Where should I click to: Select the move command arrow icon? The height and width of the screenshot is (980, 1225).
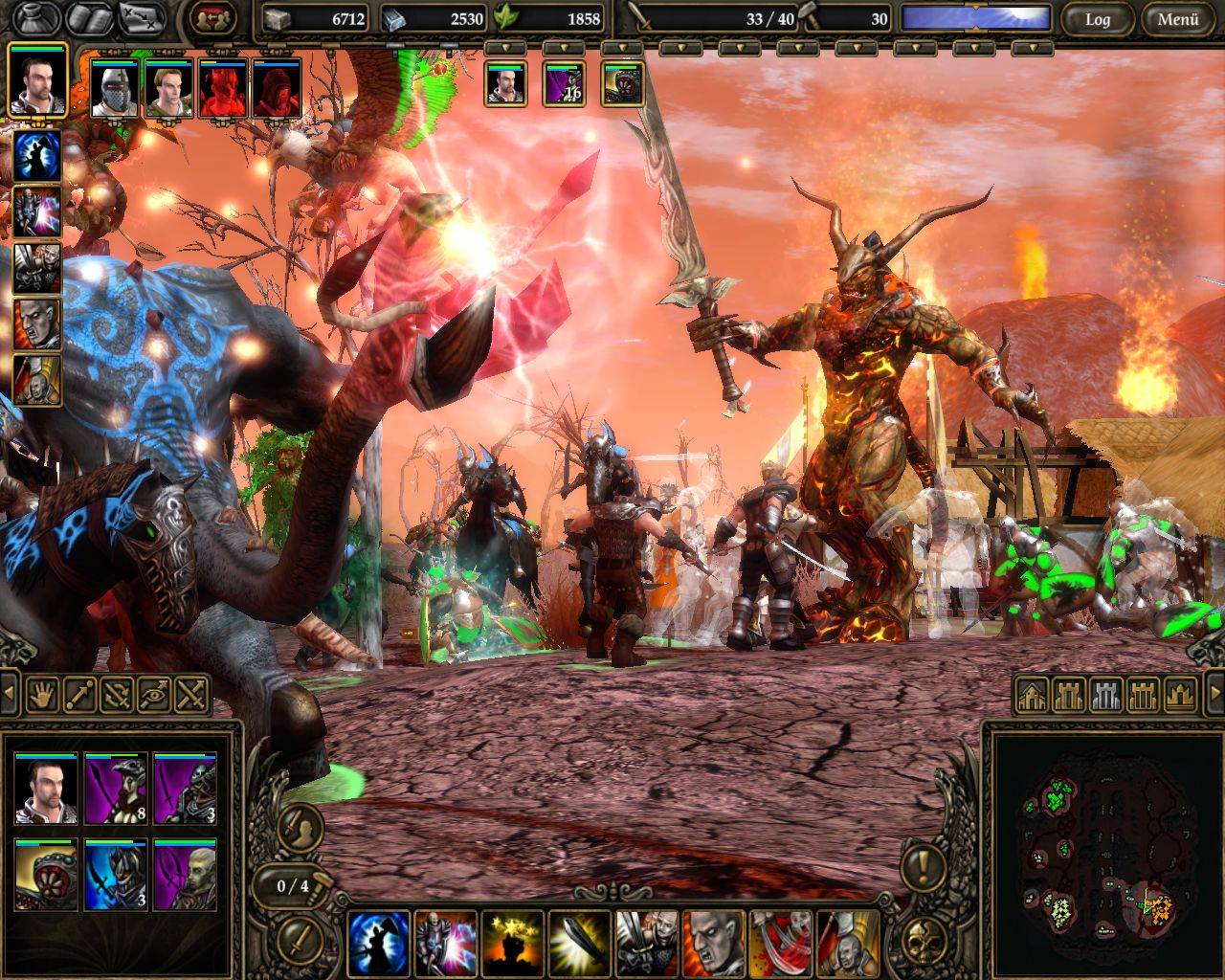point(80,695)
